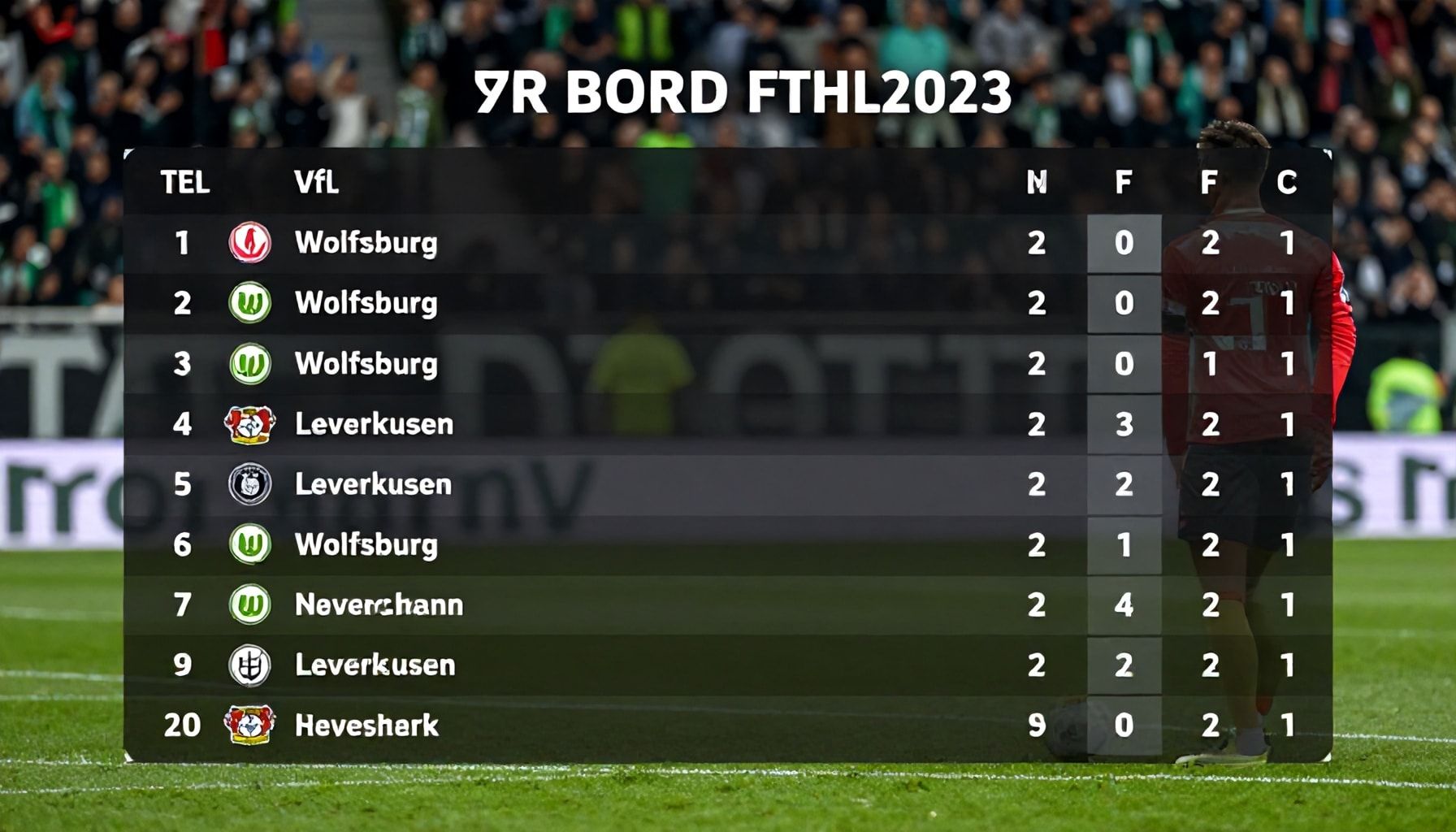Open the rank 4 Leverkusen row
1456x832 pixels.
pos(374,423)
